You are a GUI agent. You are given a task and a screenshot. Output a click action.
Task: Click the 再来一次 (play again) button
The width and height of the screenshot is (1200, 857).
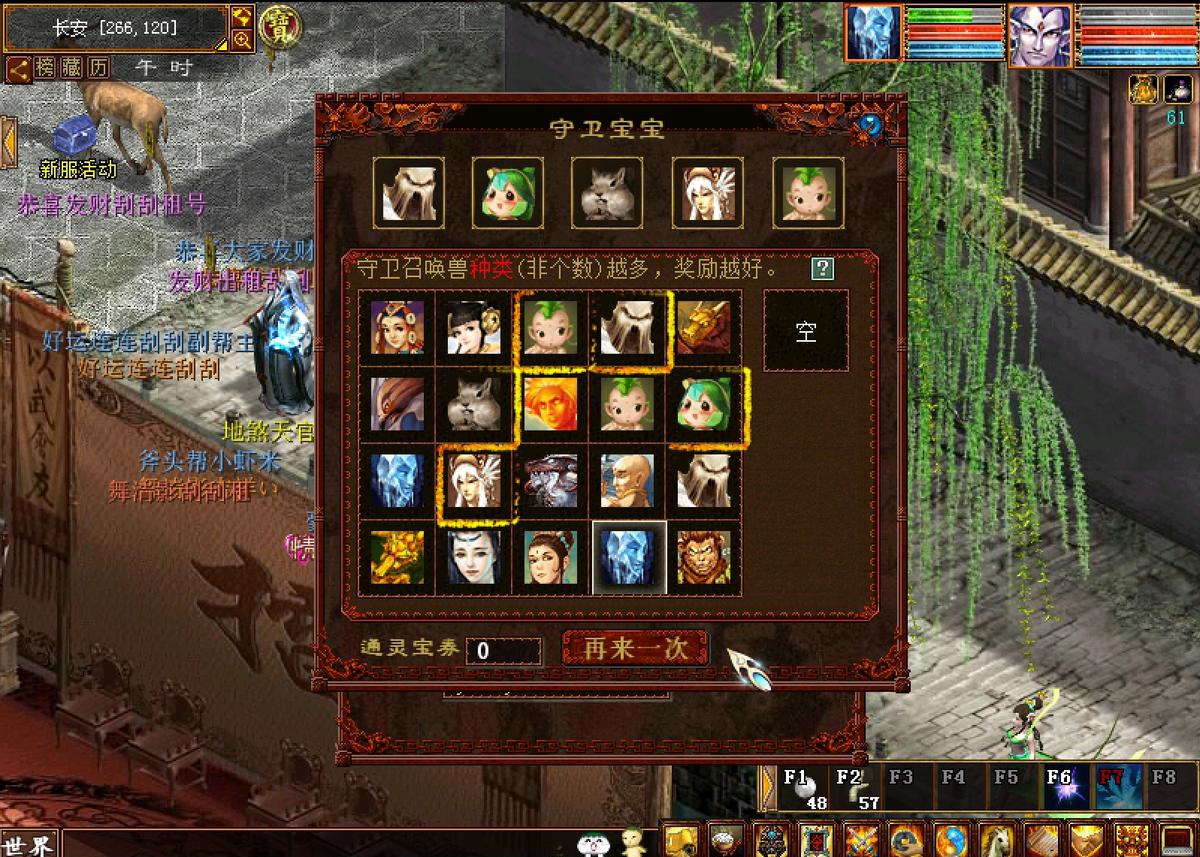click(636, 648)
